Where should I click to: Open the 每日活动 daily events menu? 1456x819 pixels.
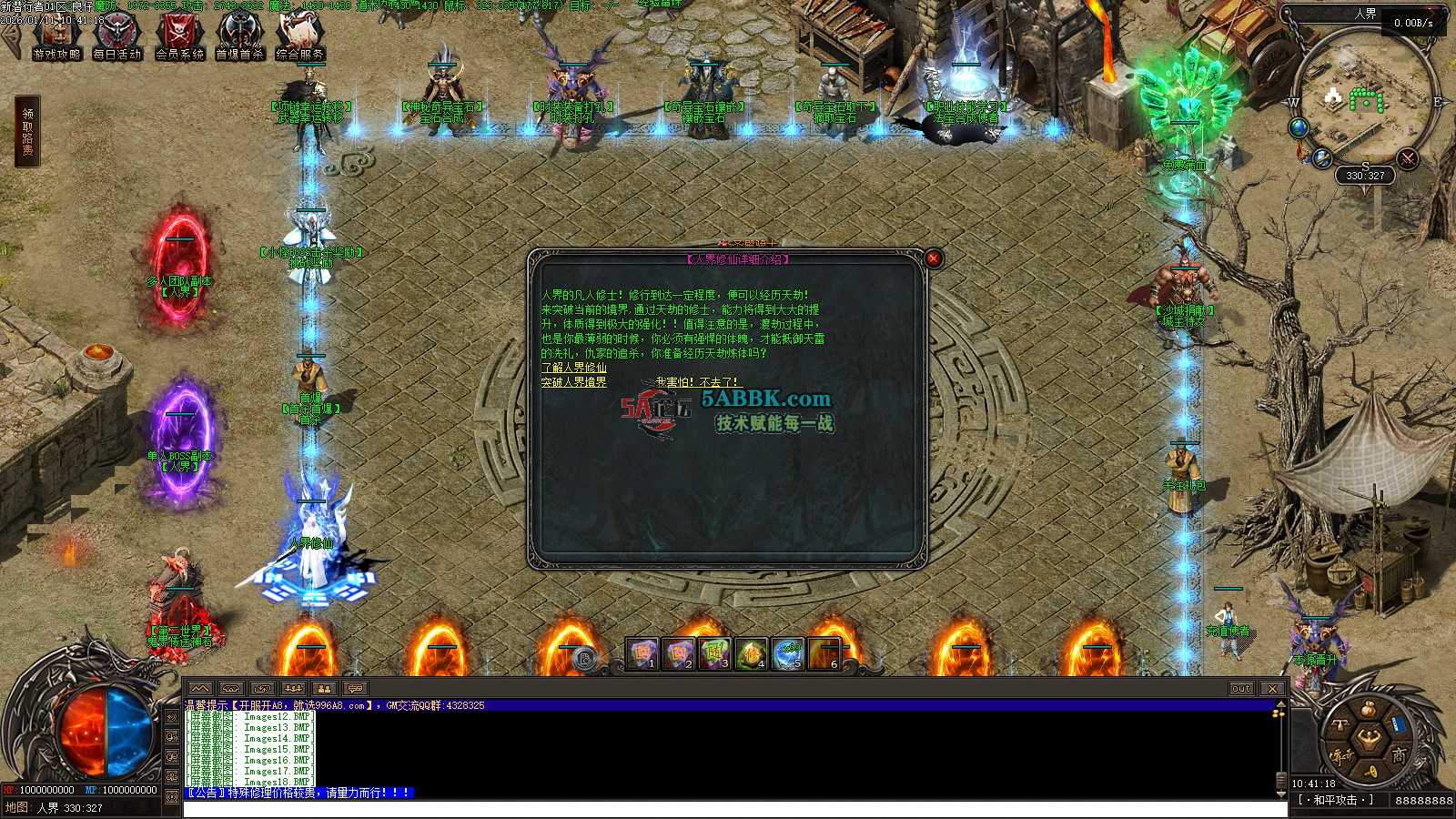(117, 38)
